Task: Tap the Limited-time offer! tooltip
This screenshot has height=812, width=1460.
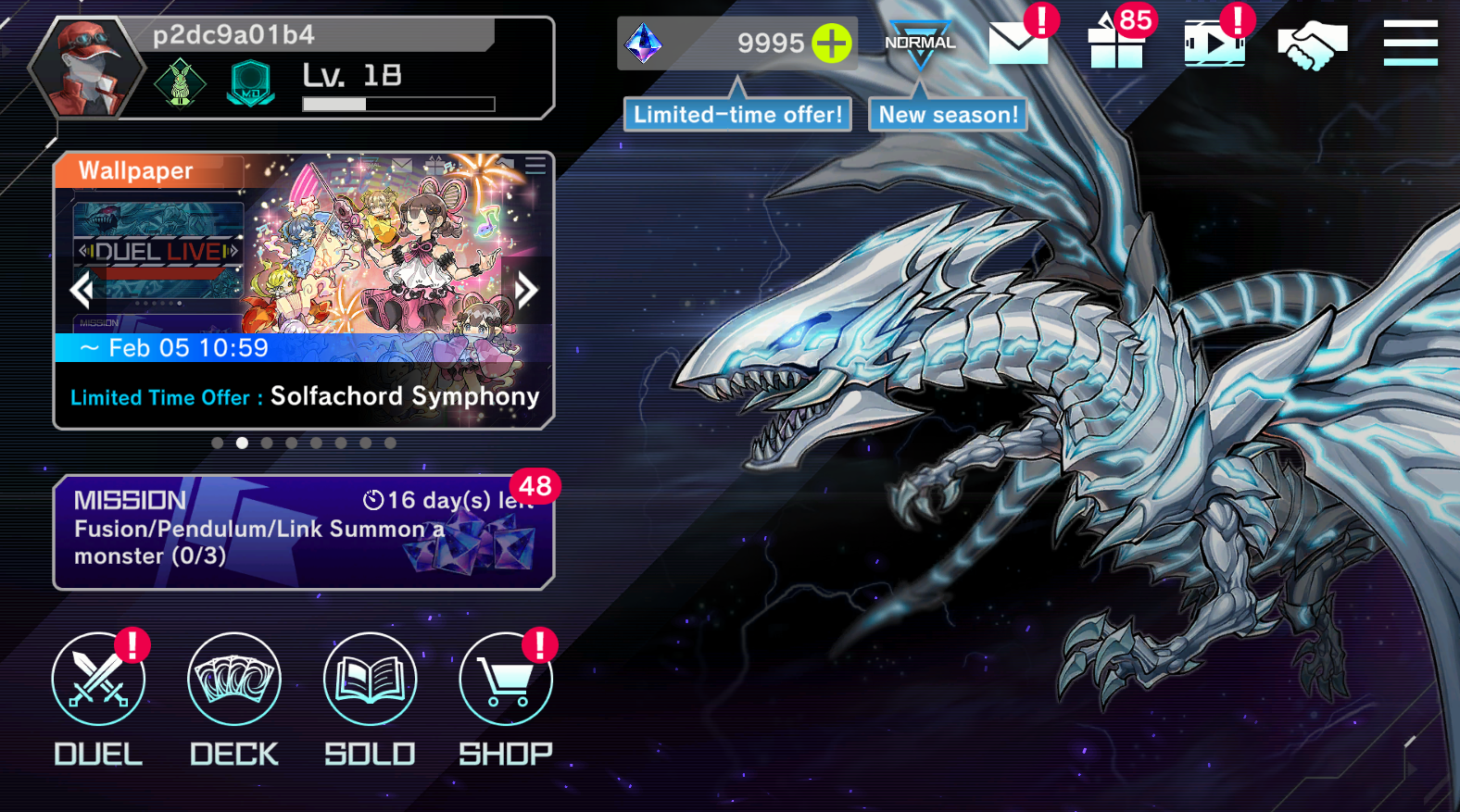Action: 737,115
